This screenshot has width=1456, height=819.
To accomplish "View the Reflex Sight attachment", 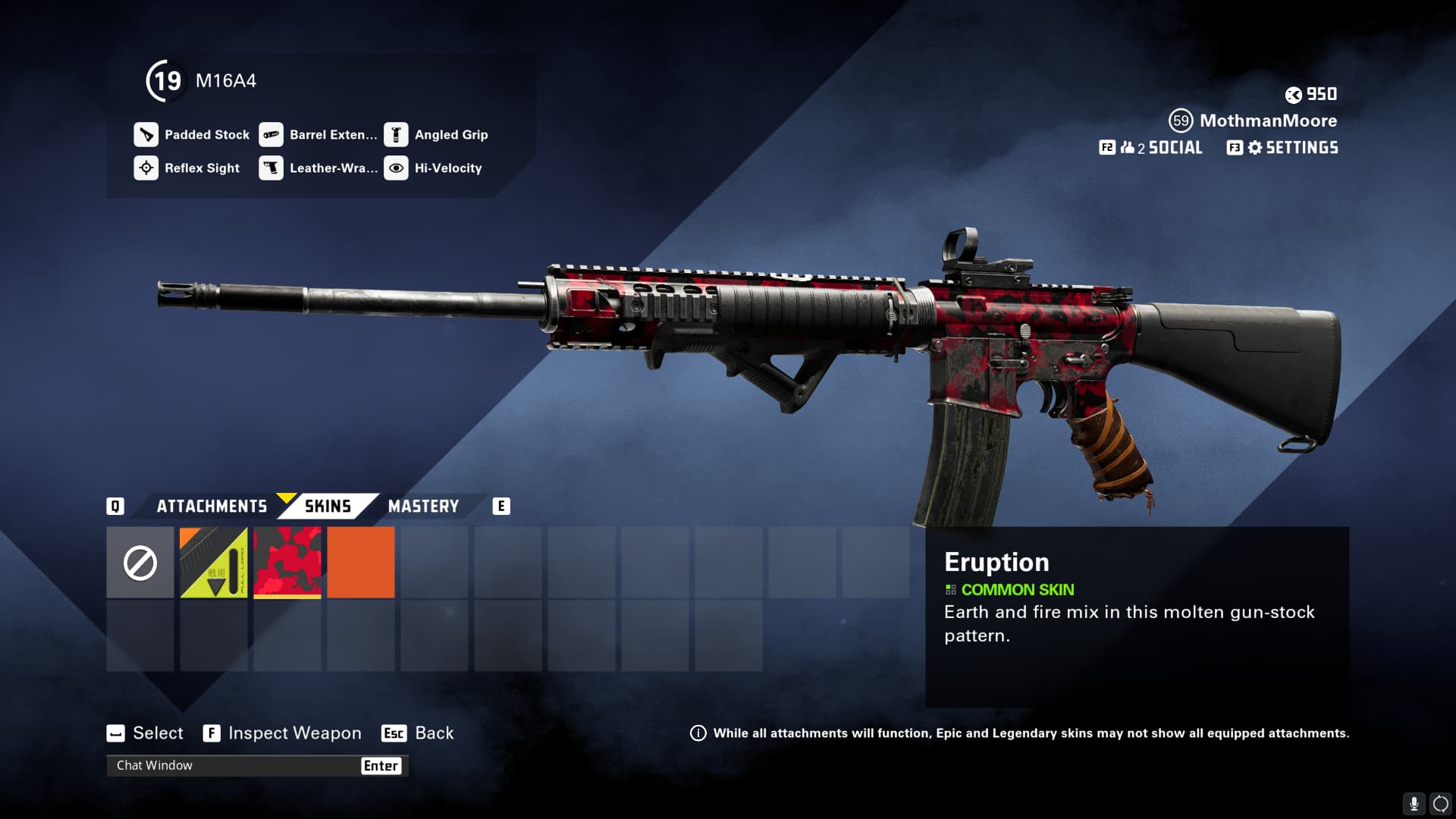I will coord(188,168).
